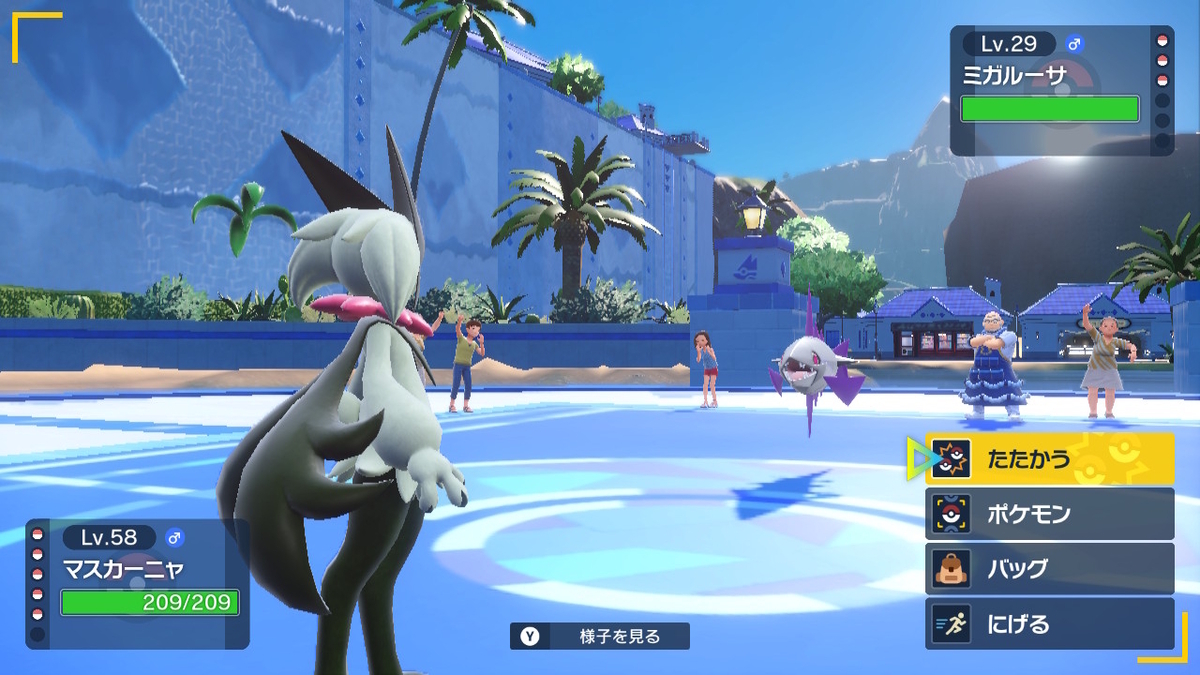Click the 様子を見る status check button
1200x675 pixels.
pos(600,636)
